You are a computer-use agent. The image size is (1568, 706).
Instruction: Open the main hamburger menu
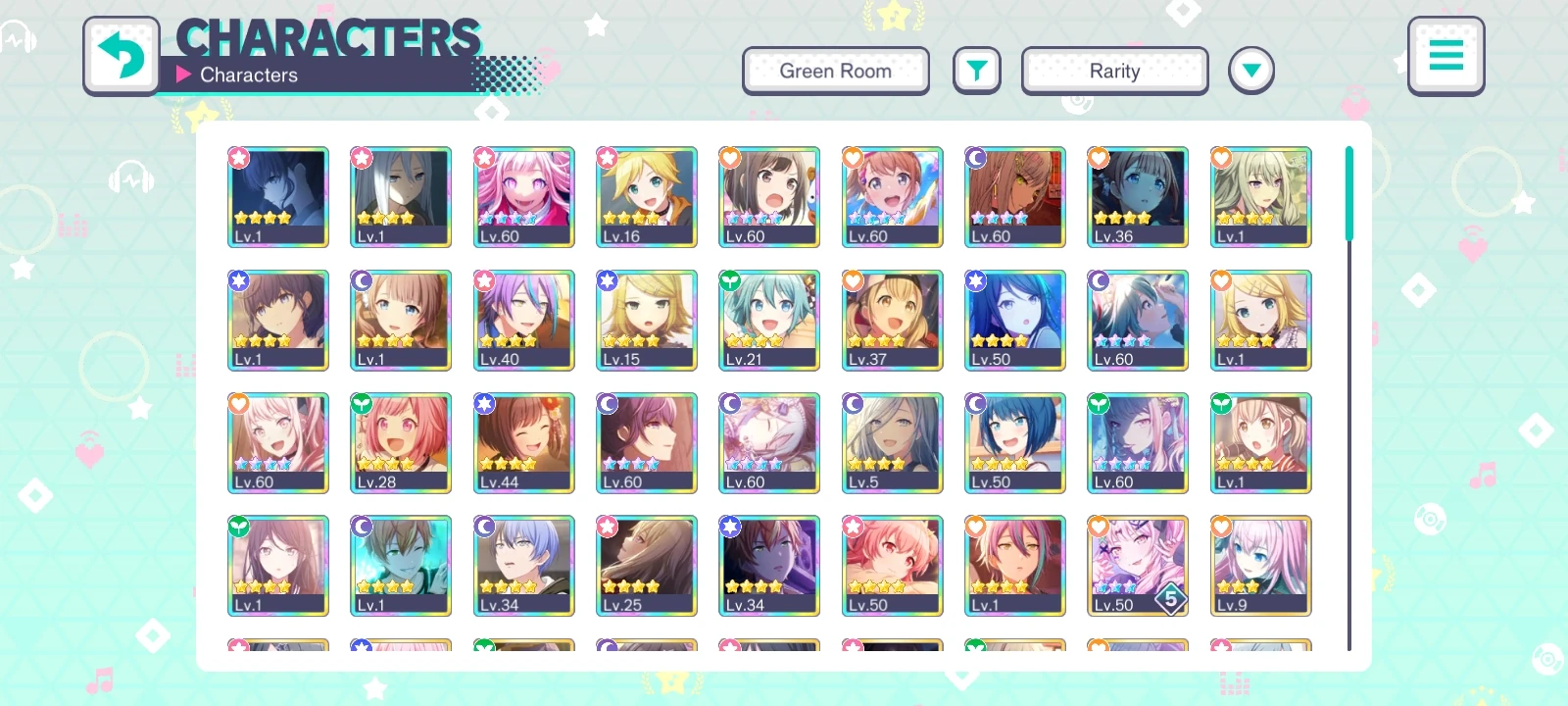[1446, 56]
